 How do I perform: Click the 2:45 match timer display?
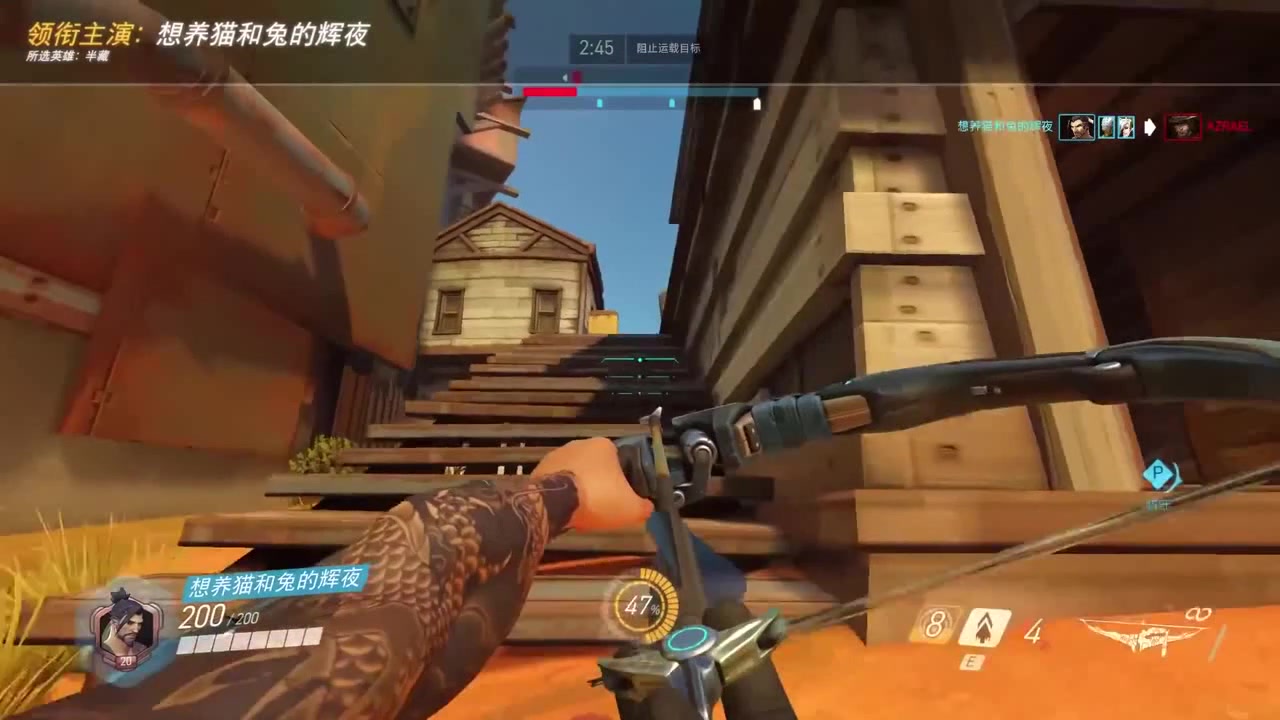597,46
